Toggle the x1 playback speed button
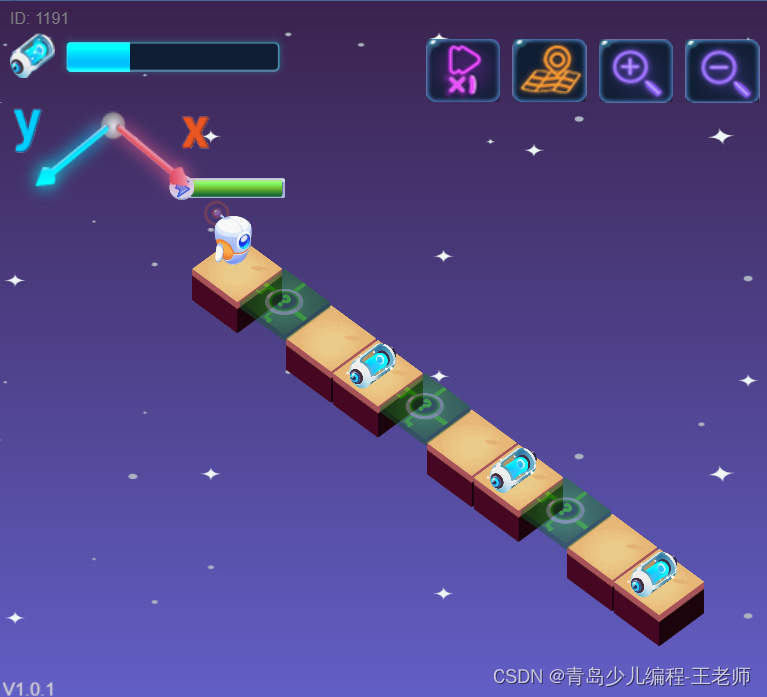767x697 pixels. coord(462,70)
